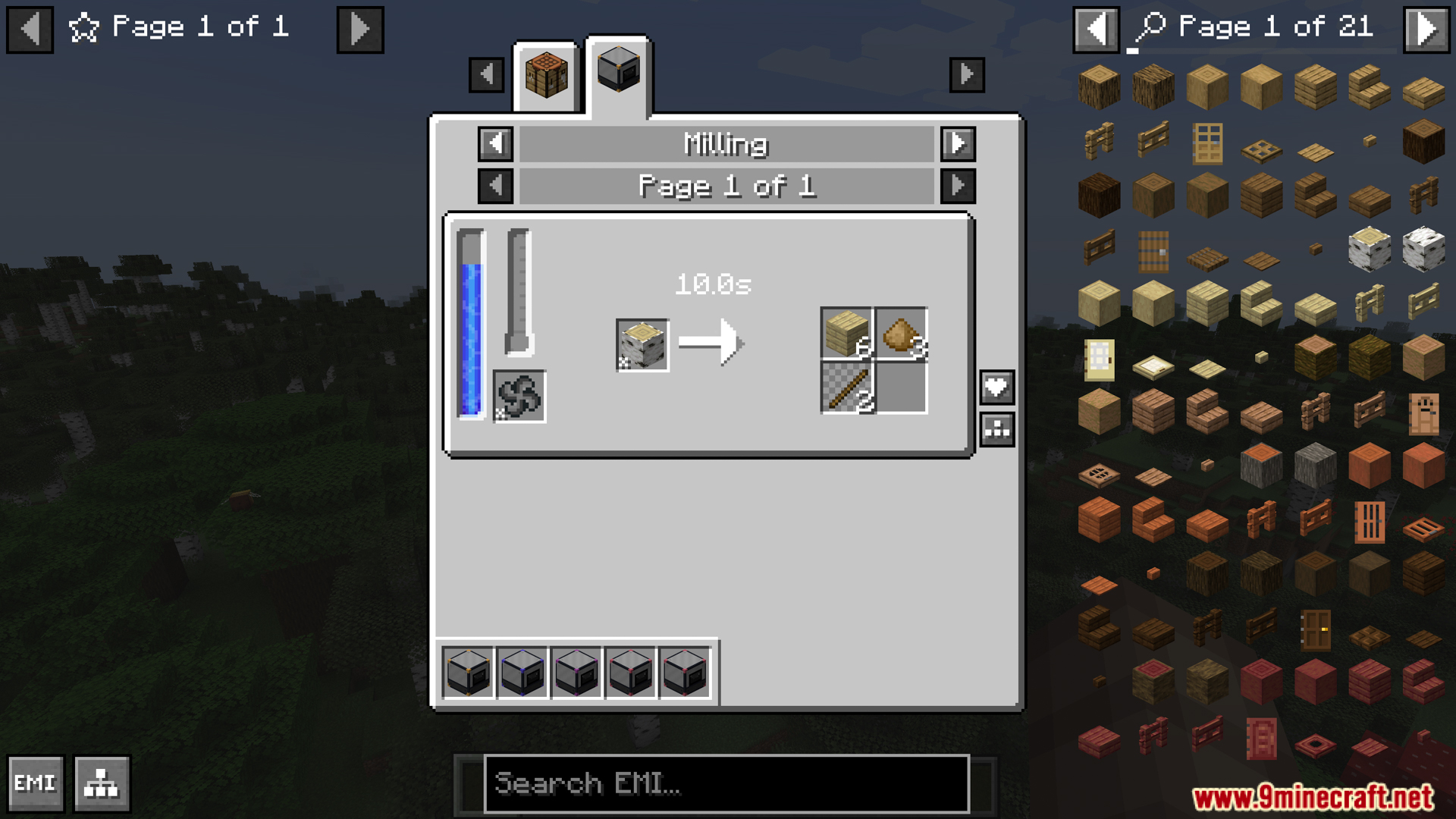Select the milling machine recipe tab
This screenshot has height=819, width=1456.
[x=618, y=72]
